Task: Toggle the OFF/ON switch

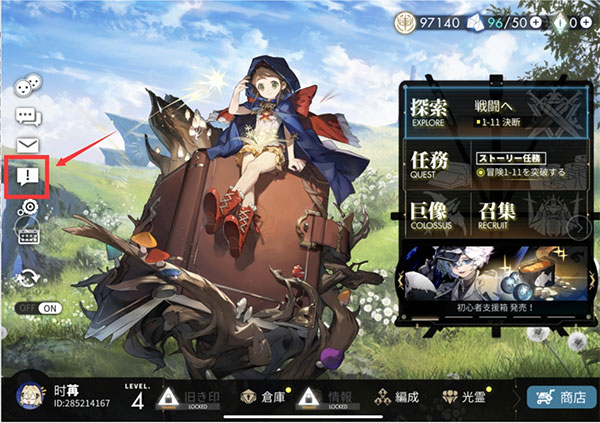Action: pyautogui.click(x=40, y=308)
